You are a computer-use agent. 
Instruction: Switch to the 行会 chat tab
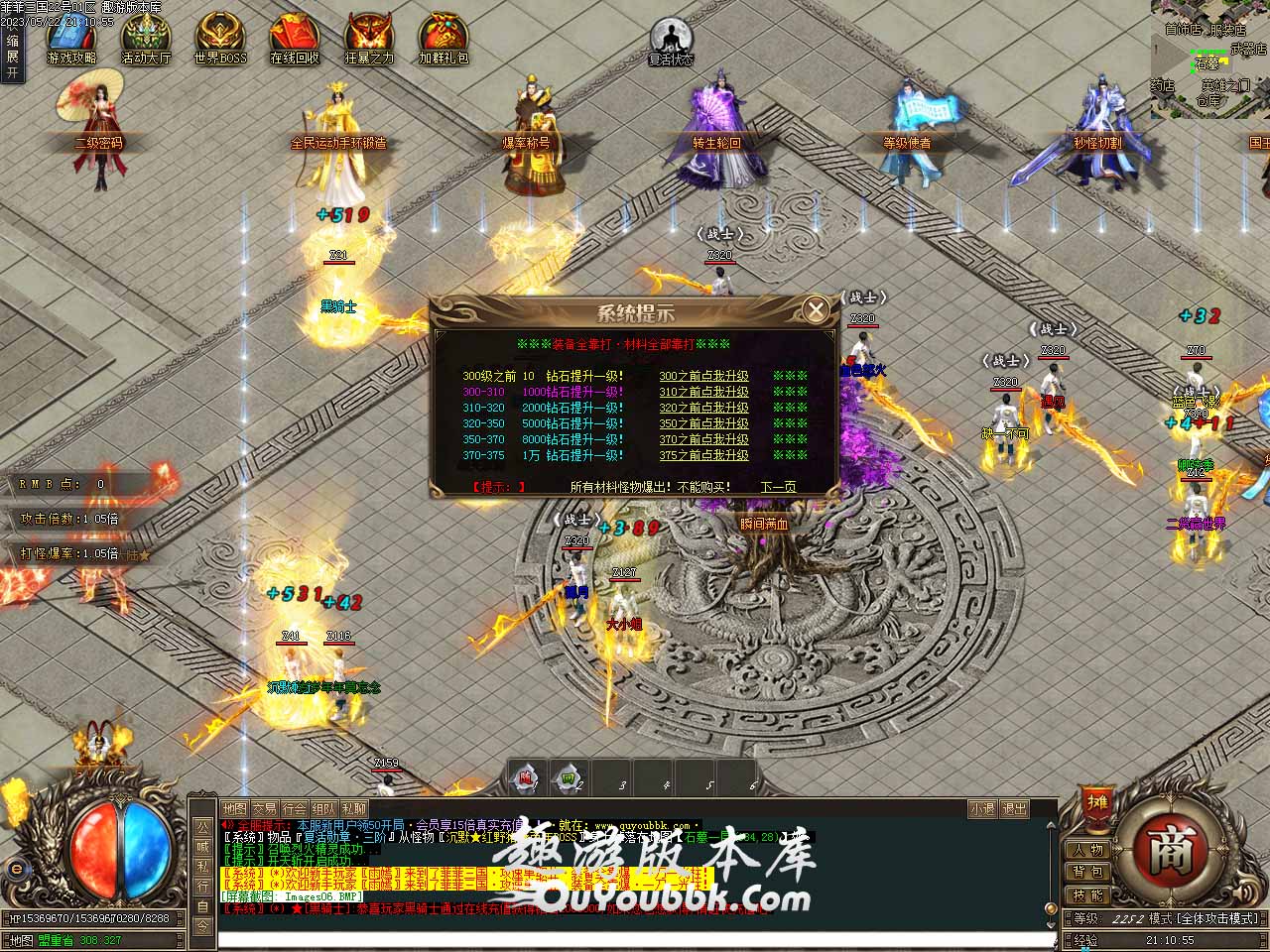(x=294, y=809)
